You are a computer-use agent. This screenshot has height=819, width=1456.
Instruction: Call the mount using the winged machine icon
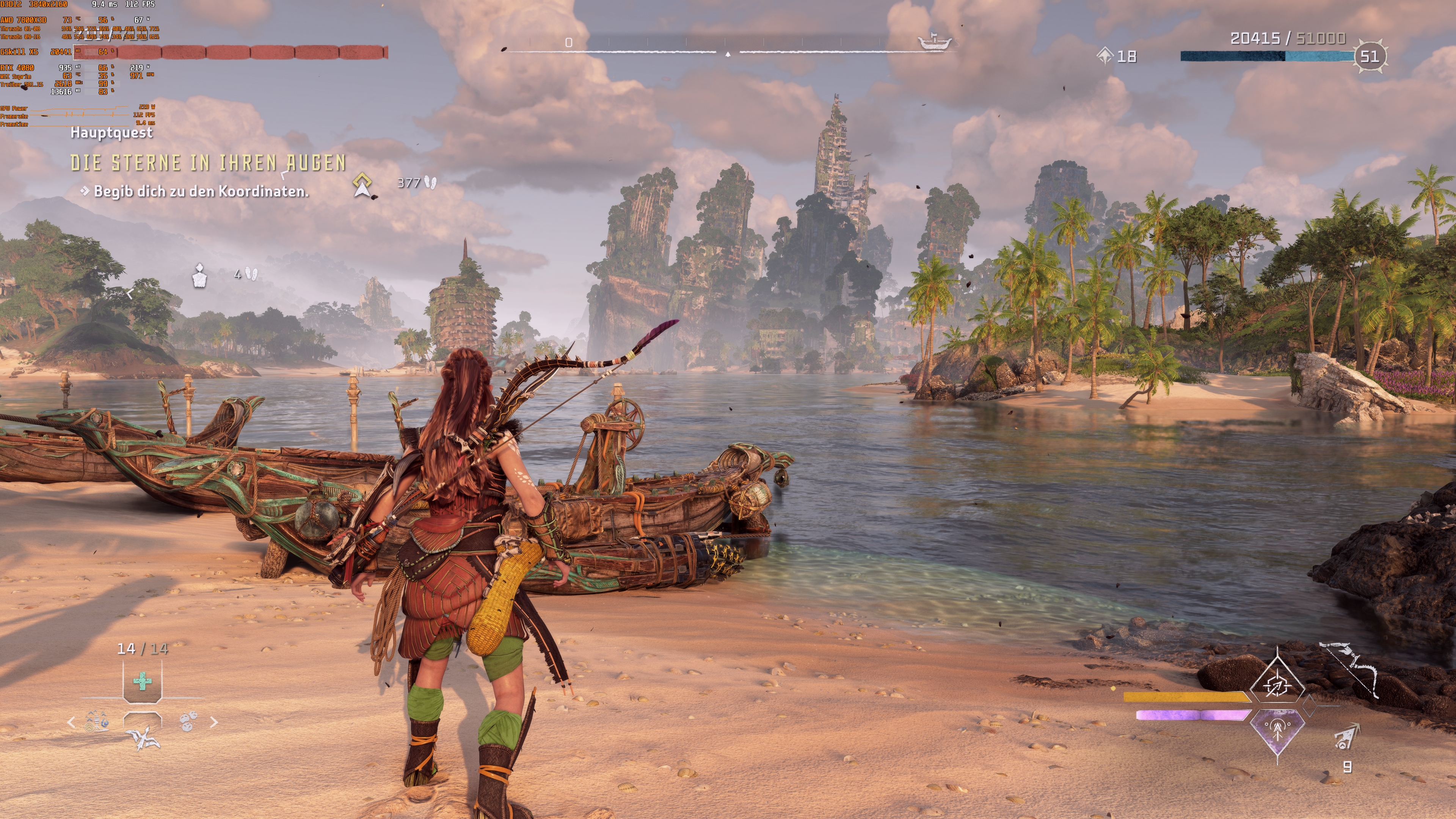[142, 736]
